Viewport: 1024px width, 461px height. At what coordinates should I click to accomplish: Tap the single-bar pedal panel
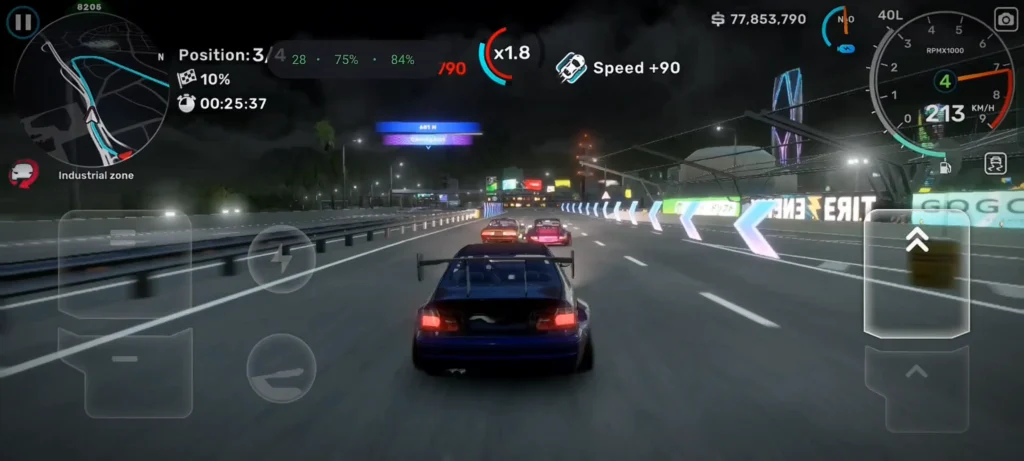(x=125, y=371)
